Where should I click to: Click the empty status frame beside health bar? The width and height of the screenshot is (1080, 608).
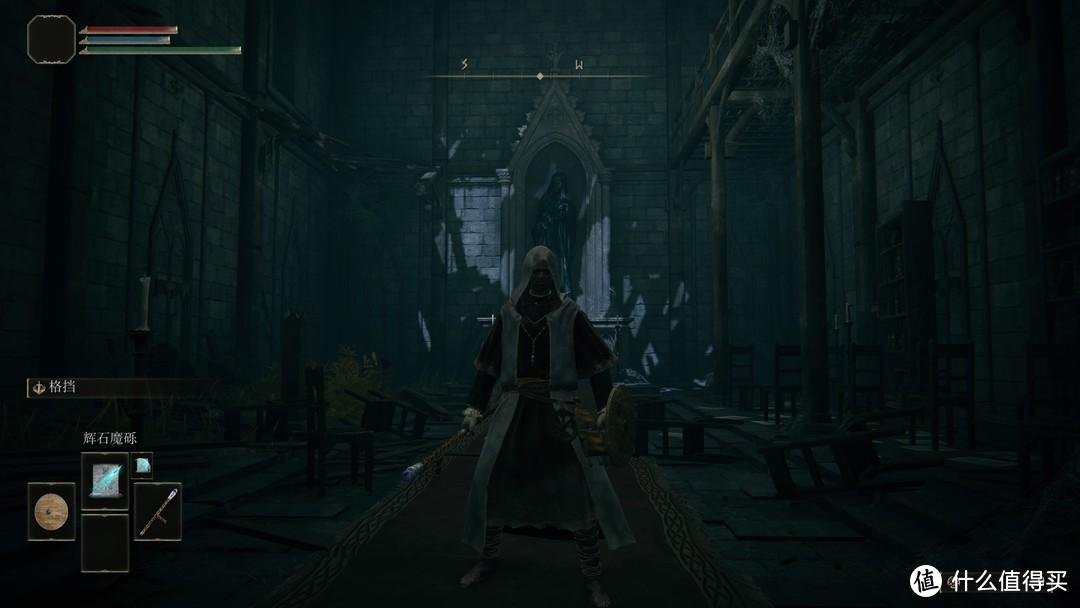pyautogui.click(x=51, y=40)
